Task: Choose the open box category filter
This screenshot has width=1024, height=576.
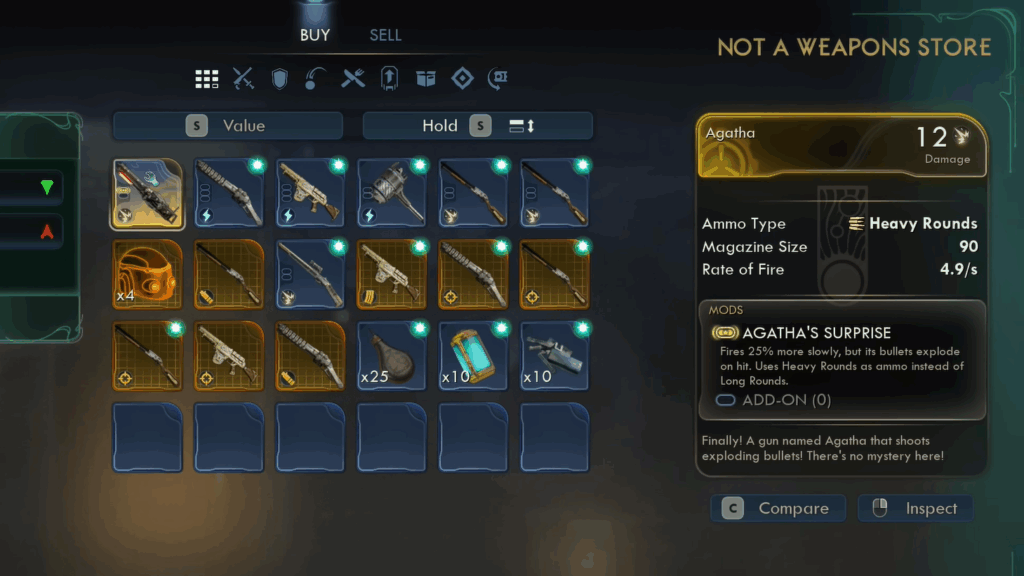Action: [x=426, y=79]
